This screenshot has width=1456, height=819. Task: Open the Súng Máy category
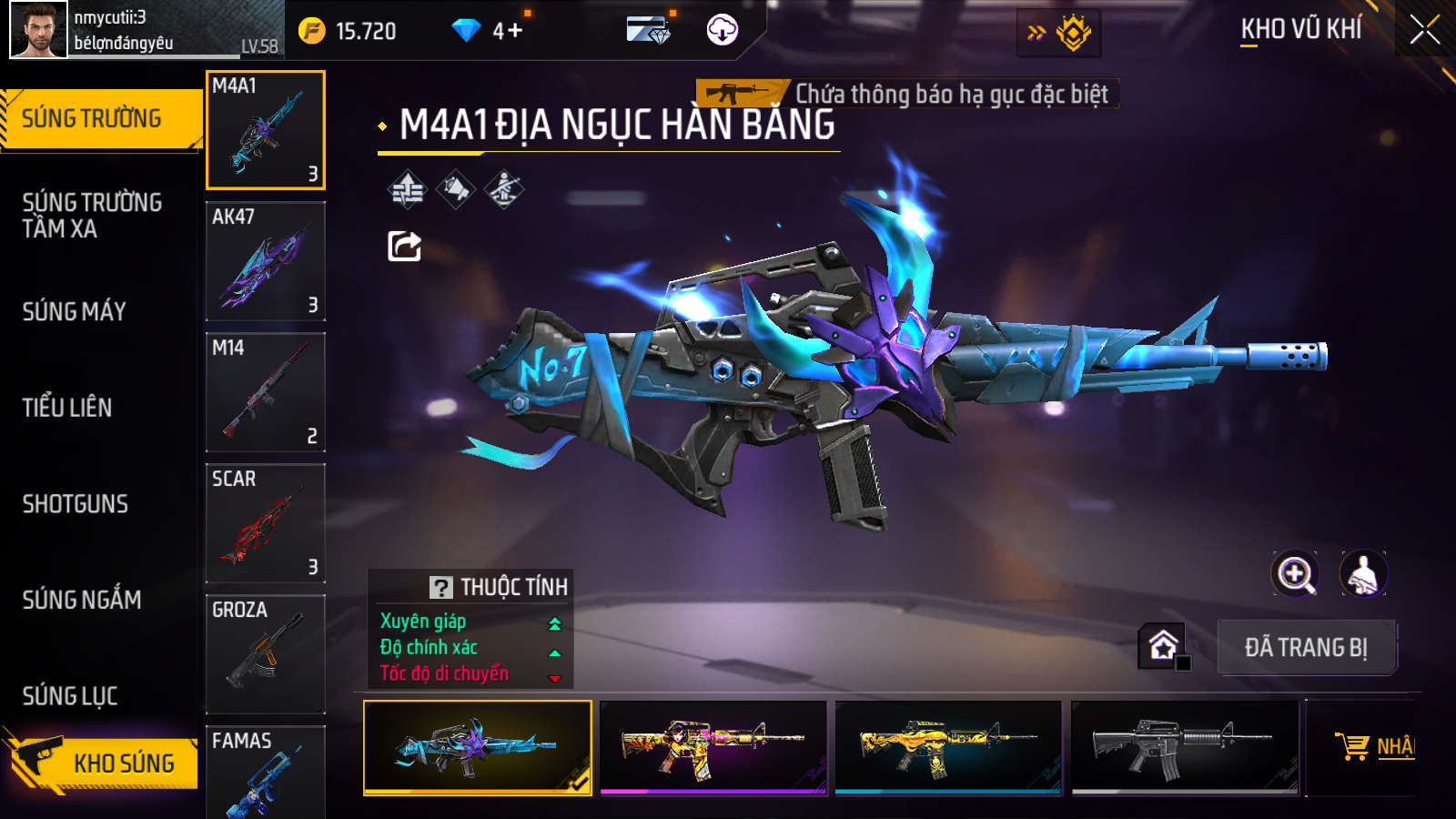pos(75,311)
